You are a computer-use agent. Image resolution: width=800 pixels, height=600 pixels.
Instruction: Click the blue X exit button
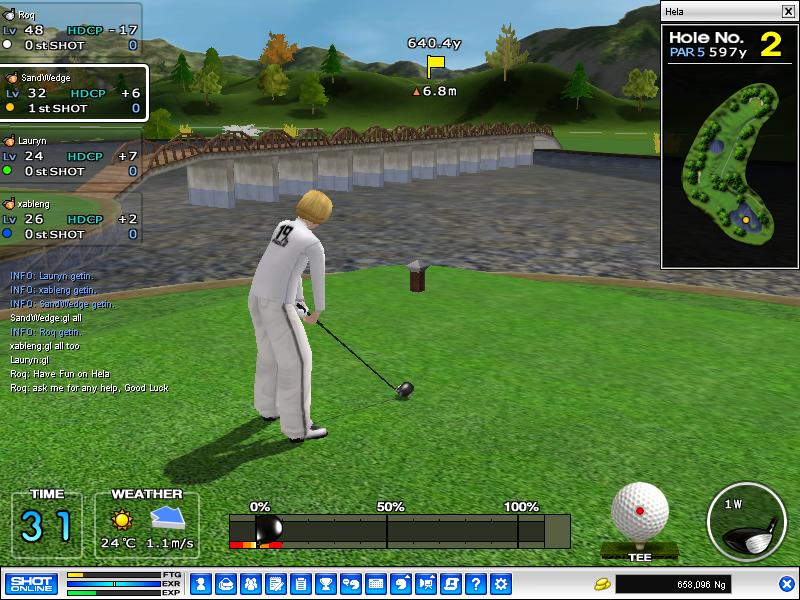pyautogui.click(x=787, y=584)
